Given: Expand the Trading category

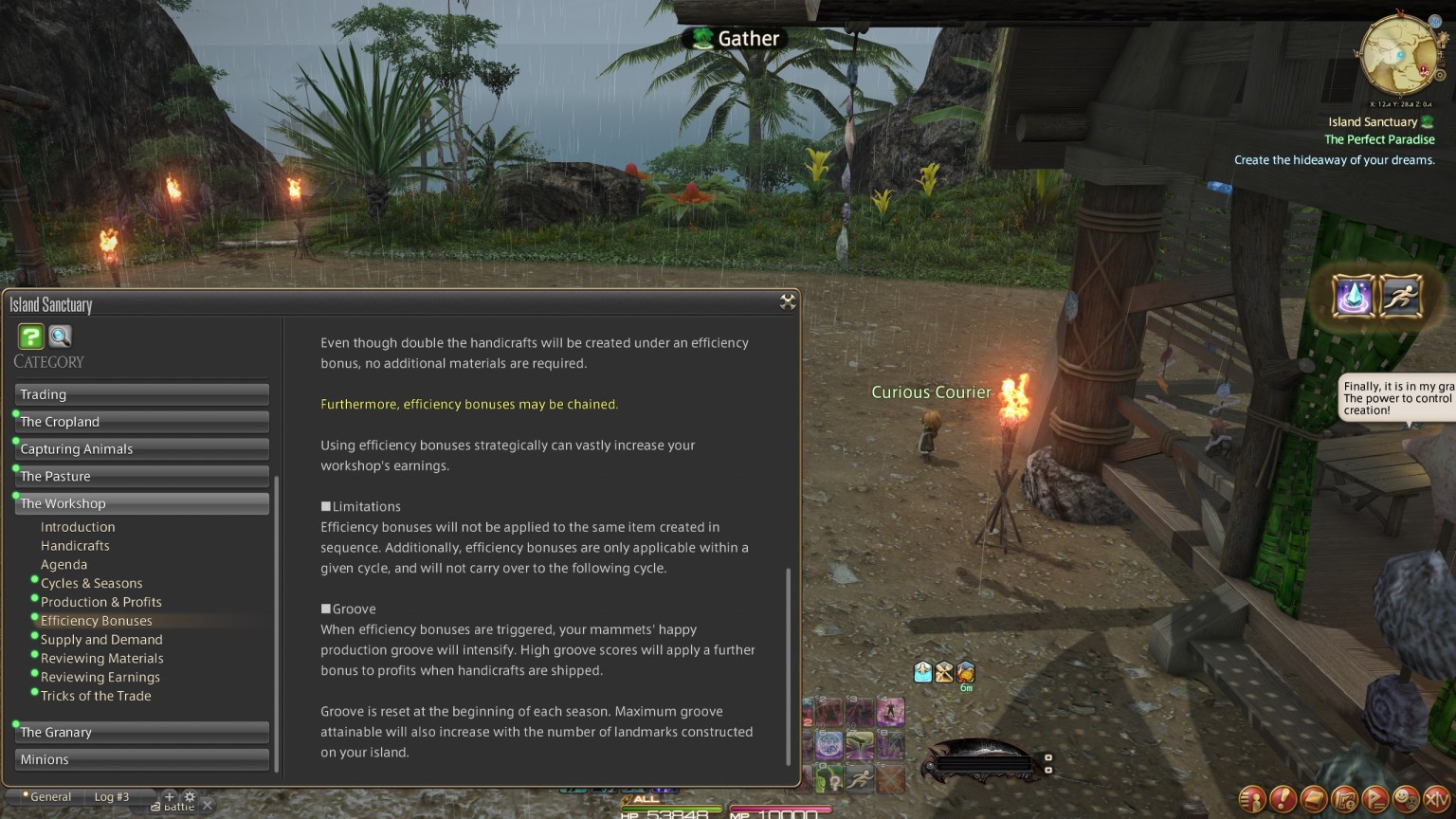Looking at the screenshot, I should tap(141, 394).
